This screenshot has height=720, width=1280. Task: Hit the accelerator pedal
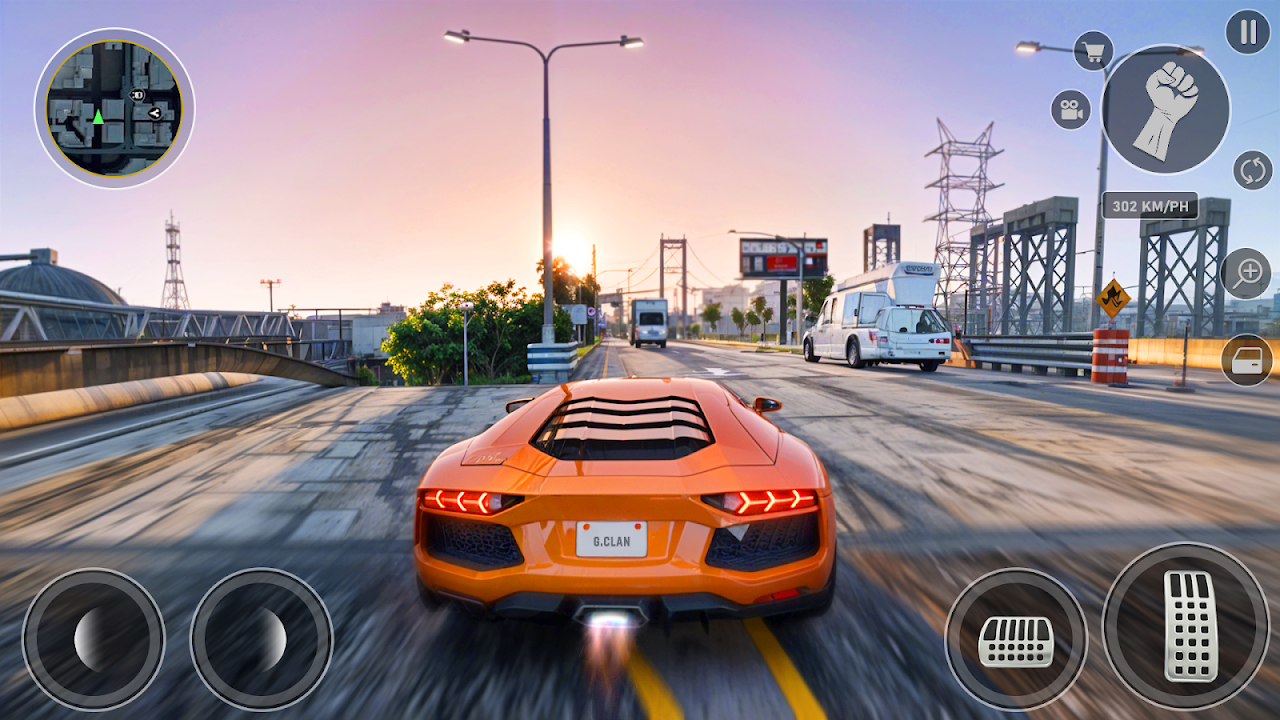coord(1186,626)
